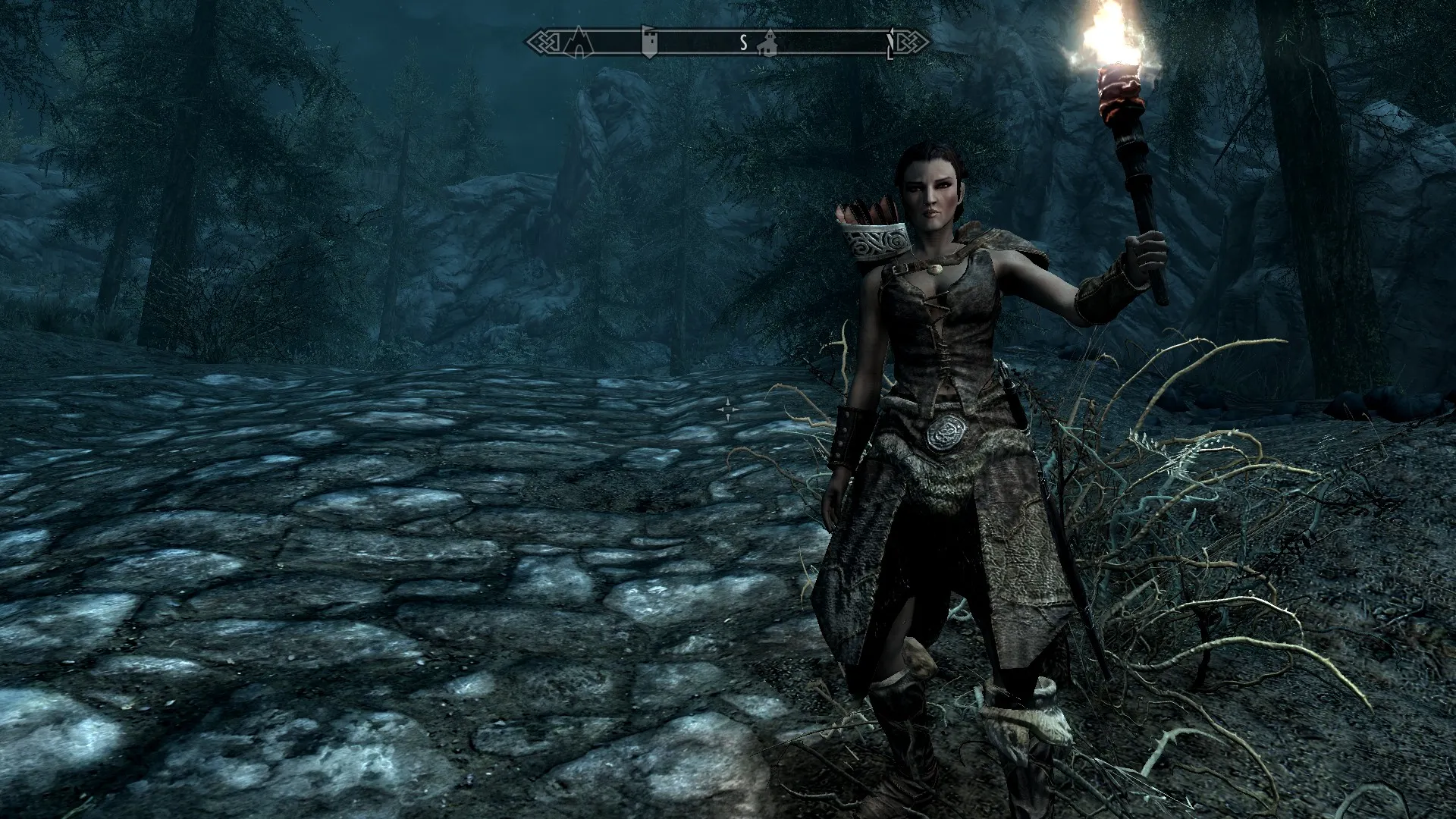
Task: Click the South heading letter on compass
Action: 744,43
